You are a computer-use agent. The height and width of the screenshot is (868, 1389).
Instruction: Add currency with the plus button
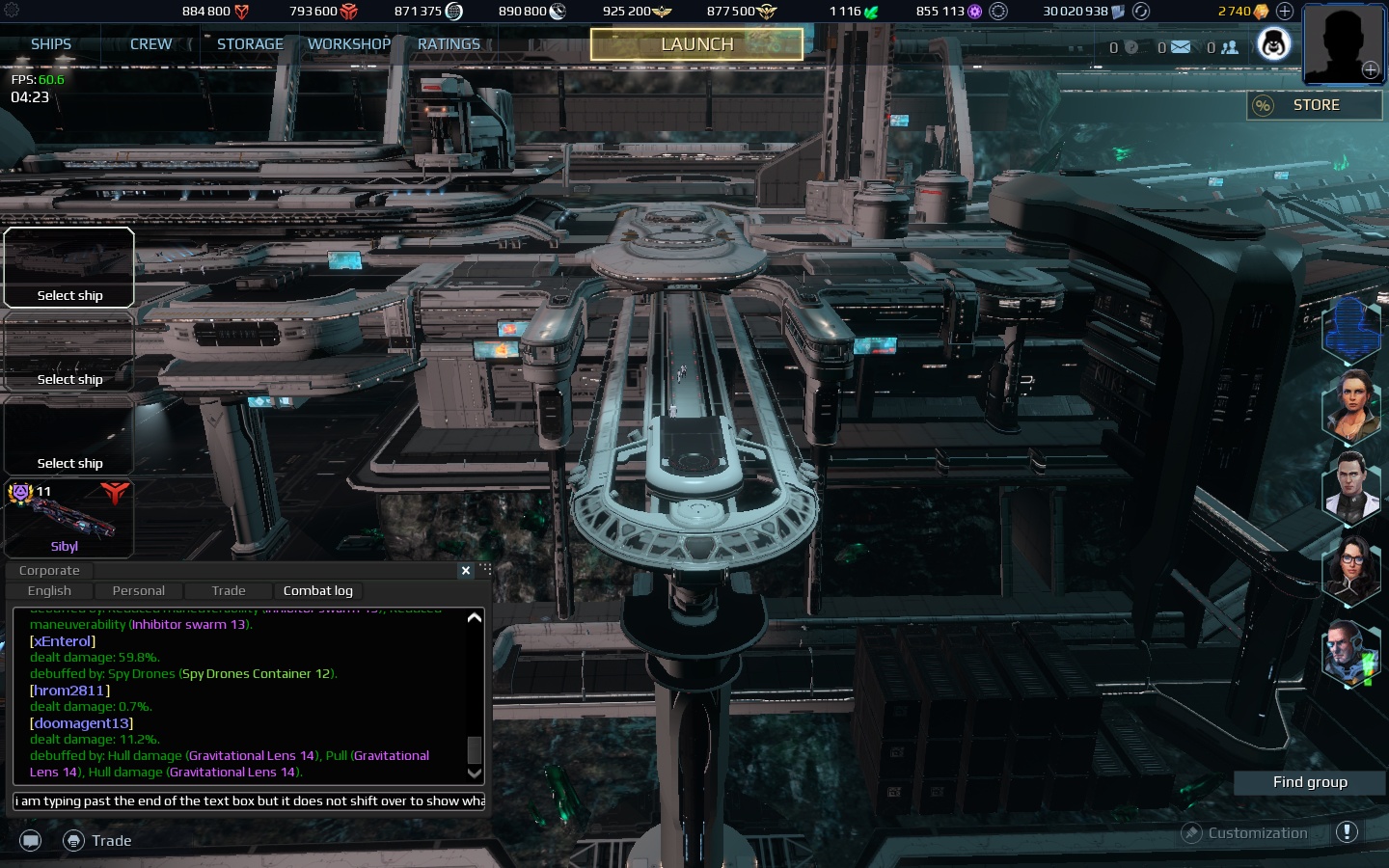coord(1285,12)
